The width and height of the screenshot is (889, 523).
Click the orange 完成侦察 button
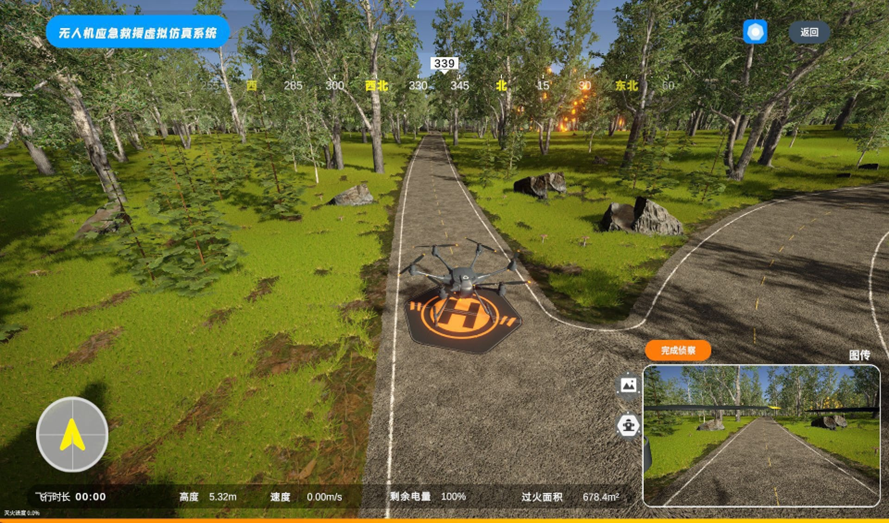(678, 350)
